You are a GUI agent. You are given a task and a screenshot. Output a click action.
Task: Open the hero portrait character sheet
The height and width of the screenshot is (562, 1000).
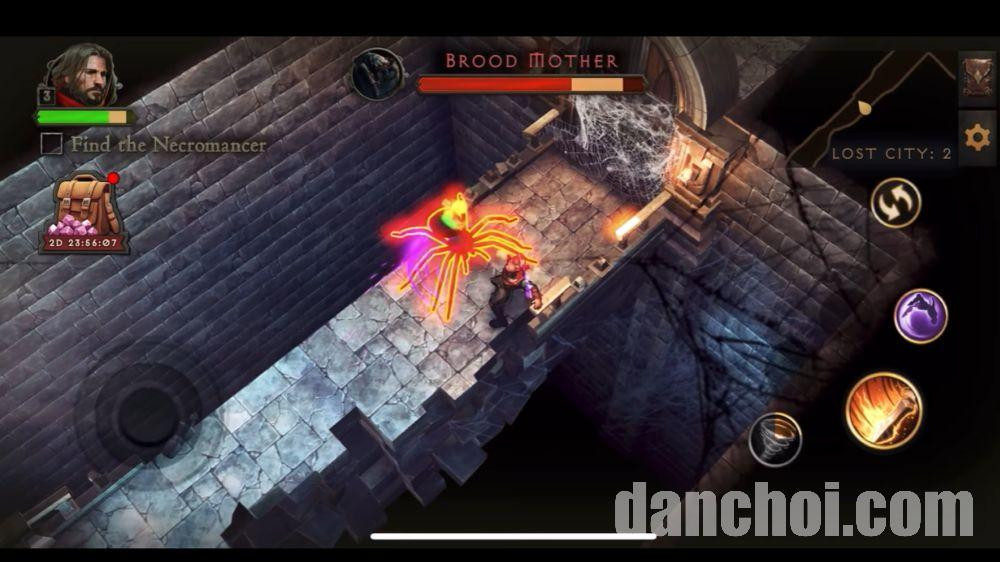[80, 75]
